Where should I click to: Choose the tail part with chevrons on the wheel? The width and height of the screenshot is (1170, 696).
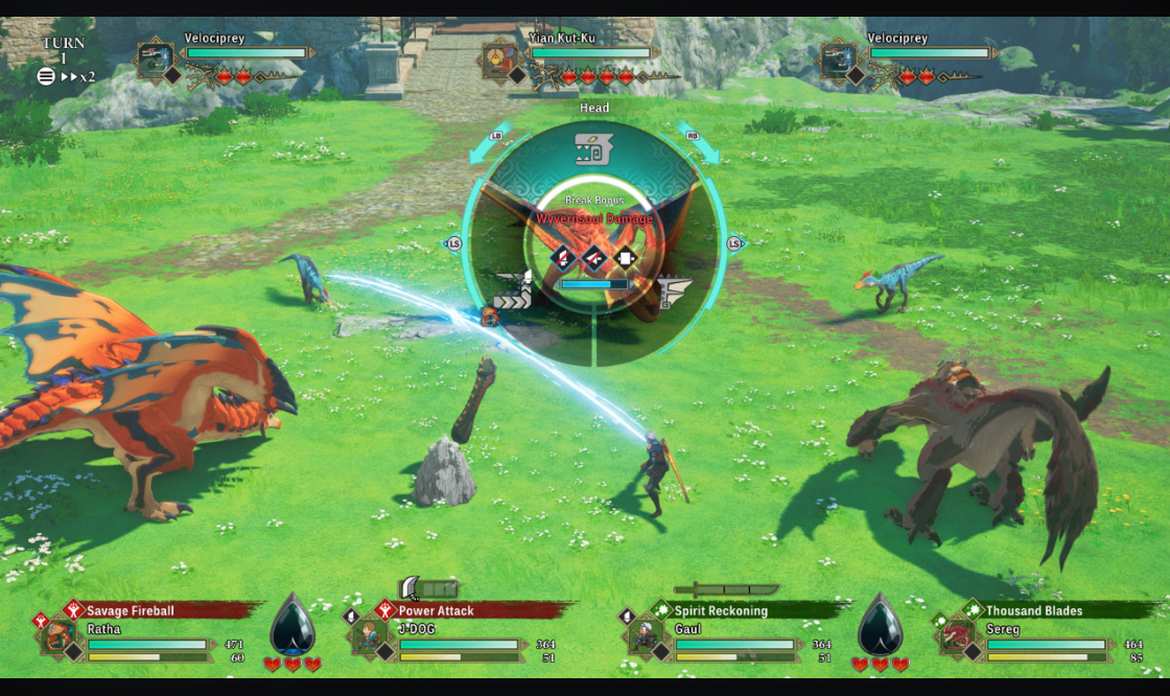click(512, 292)
